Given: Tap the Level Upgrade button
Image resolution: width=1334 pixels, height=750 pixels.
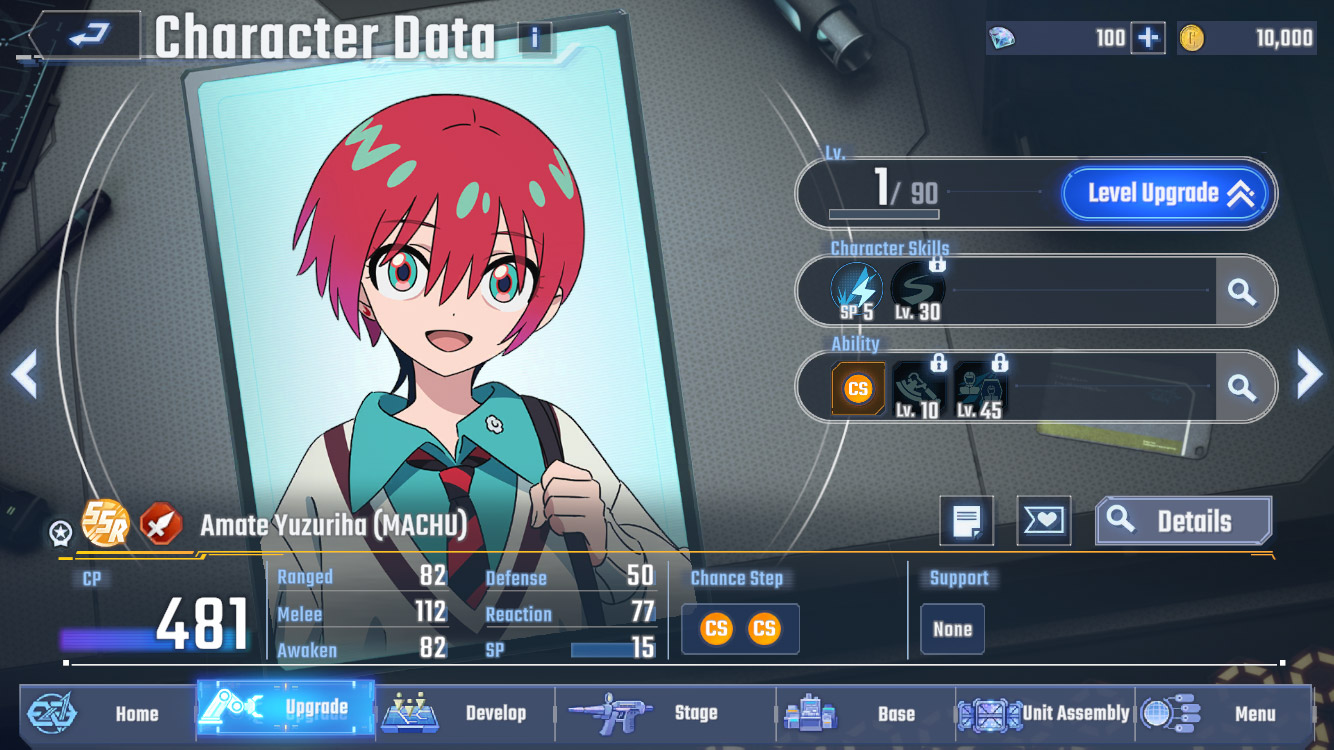Looking at the screenshot, I should pyautogui.click(x=1168, y=193).
